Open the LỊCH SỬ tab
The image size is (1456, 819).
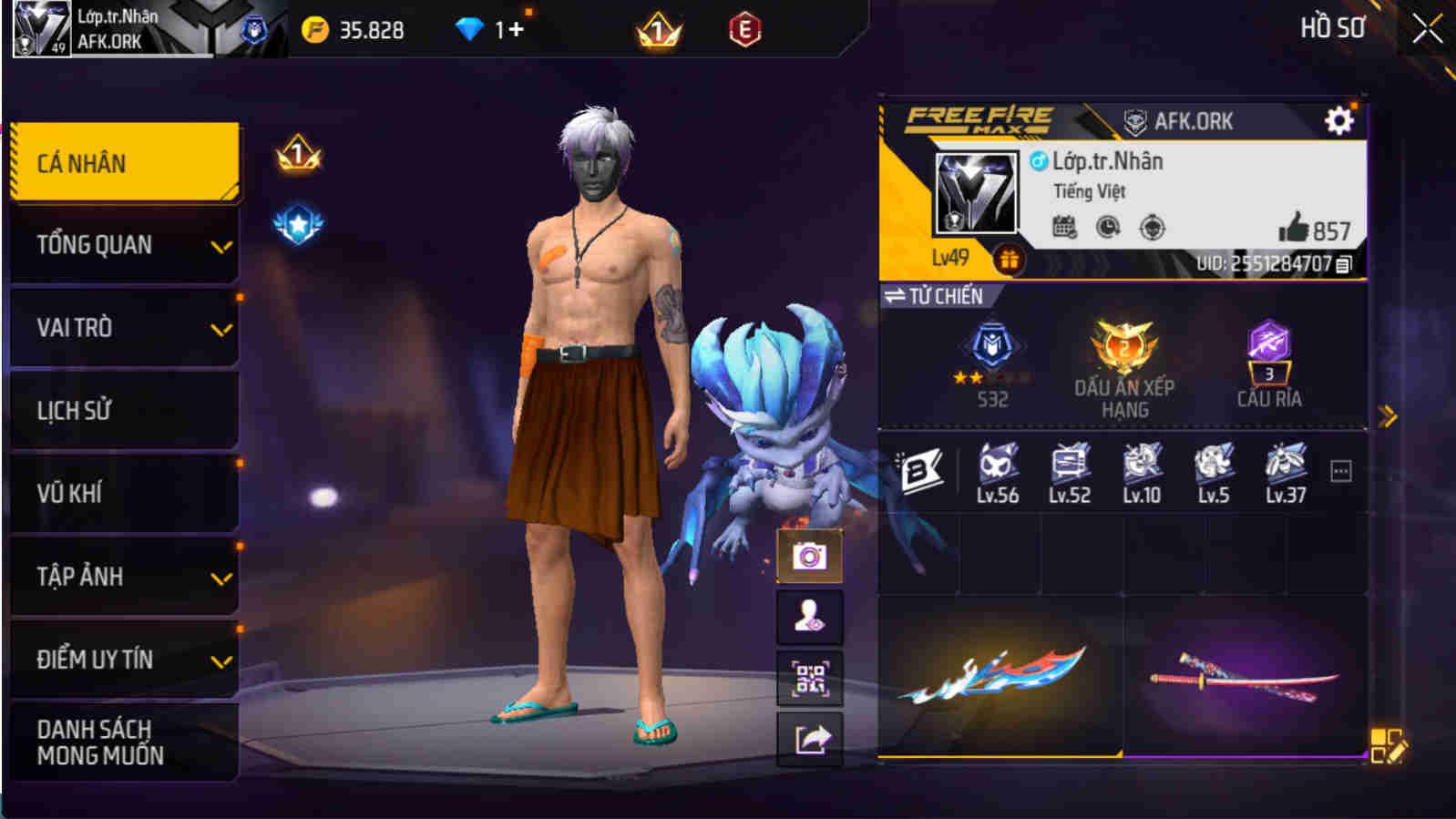pyautogui.click(x=123, y=410)
